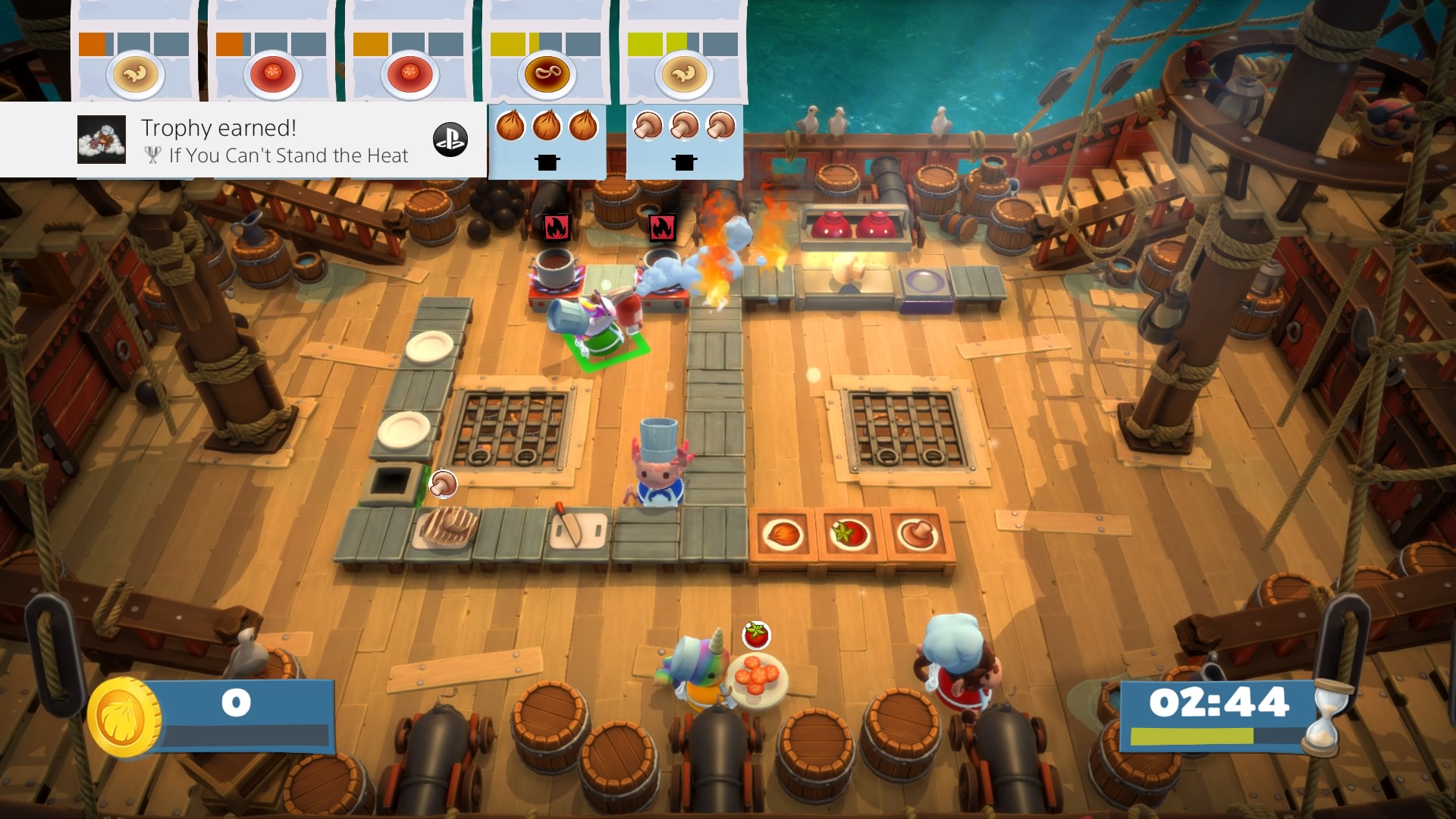The width and height of the screenshot is (1456, 819).
Task: Click the left red fire warning indicator
Action: coord(557,226)
